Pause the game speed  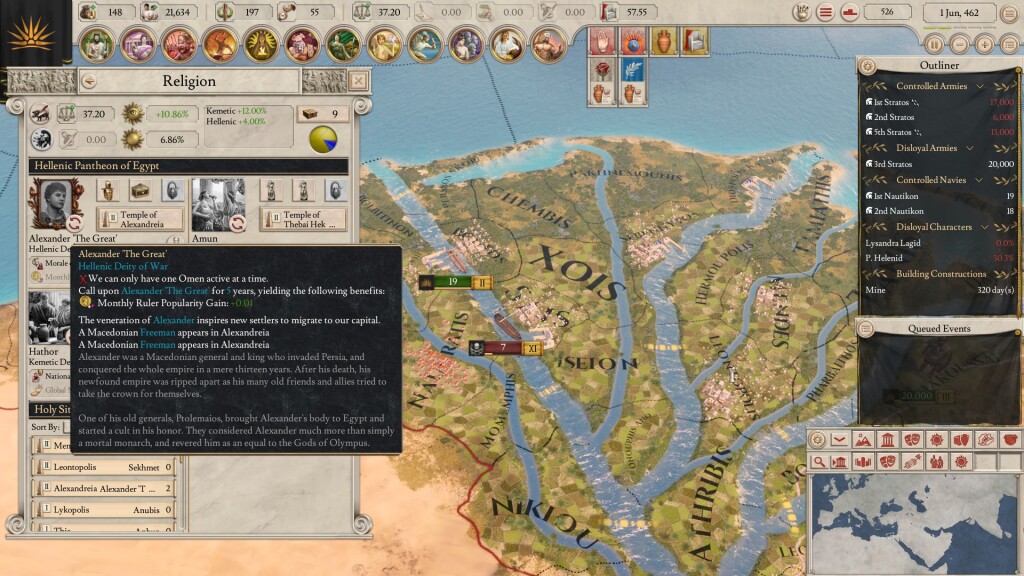(x=934, y=44)
